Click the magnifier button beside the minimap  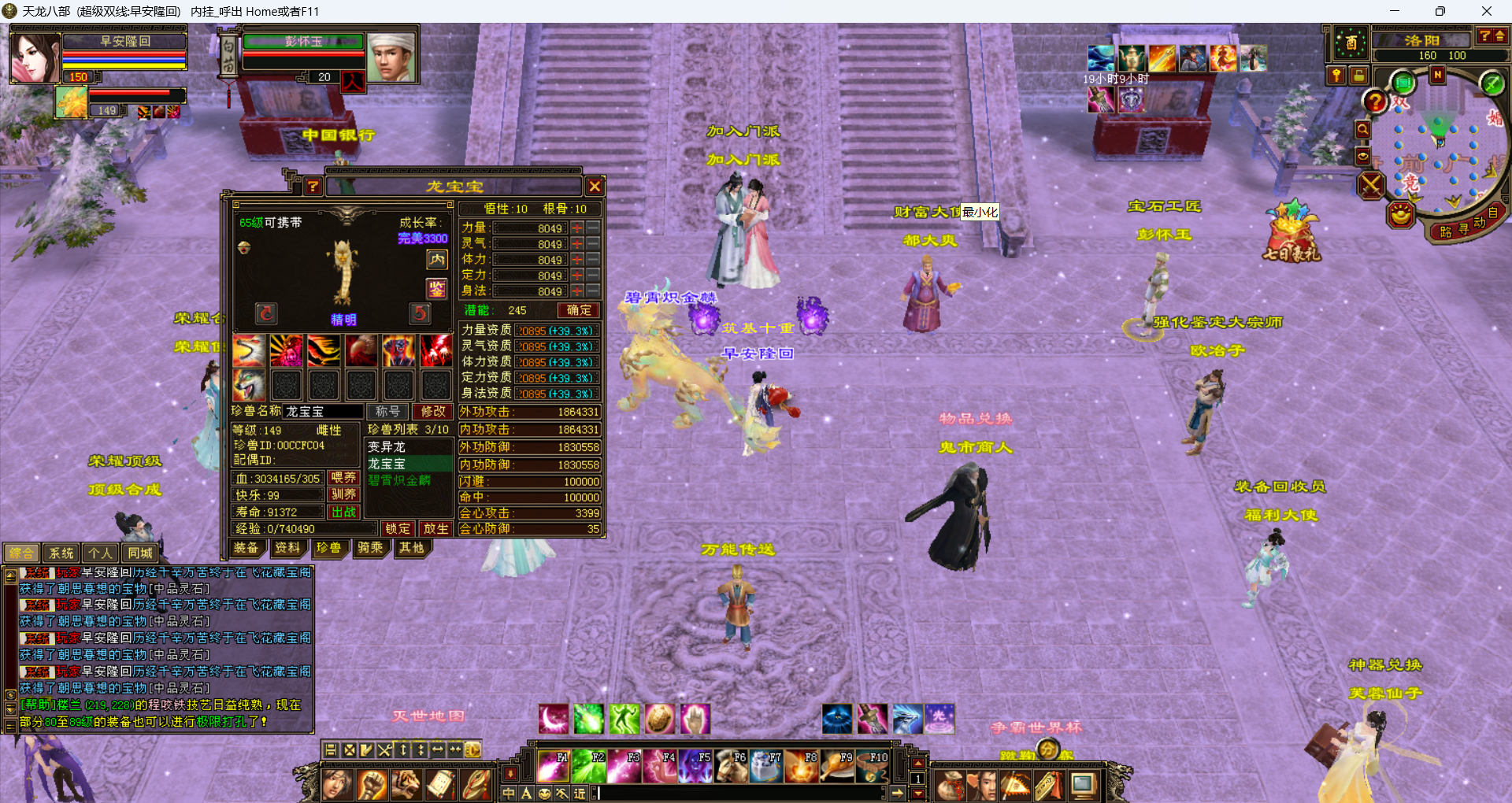coord(1362,130)
